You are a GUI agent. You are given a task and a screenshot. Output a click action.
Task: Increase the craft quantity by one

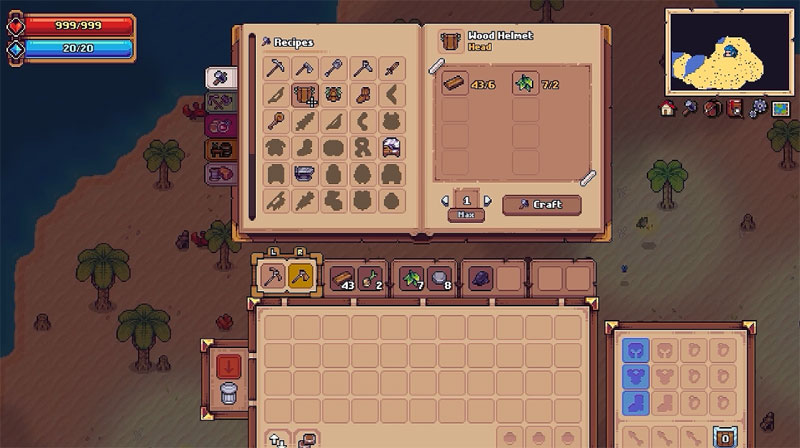click(487, 201)
